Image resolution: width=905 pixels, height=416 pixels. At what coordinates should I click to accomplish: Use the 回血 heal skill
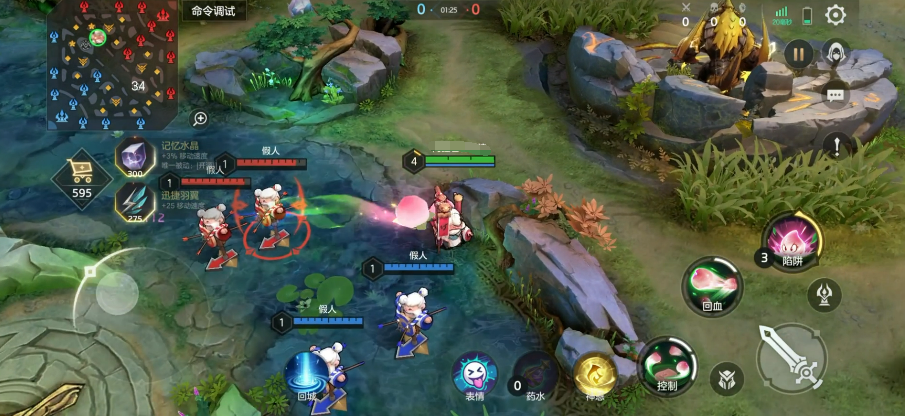713,285
